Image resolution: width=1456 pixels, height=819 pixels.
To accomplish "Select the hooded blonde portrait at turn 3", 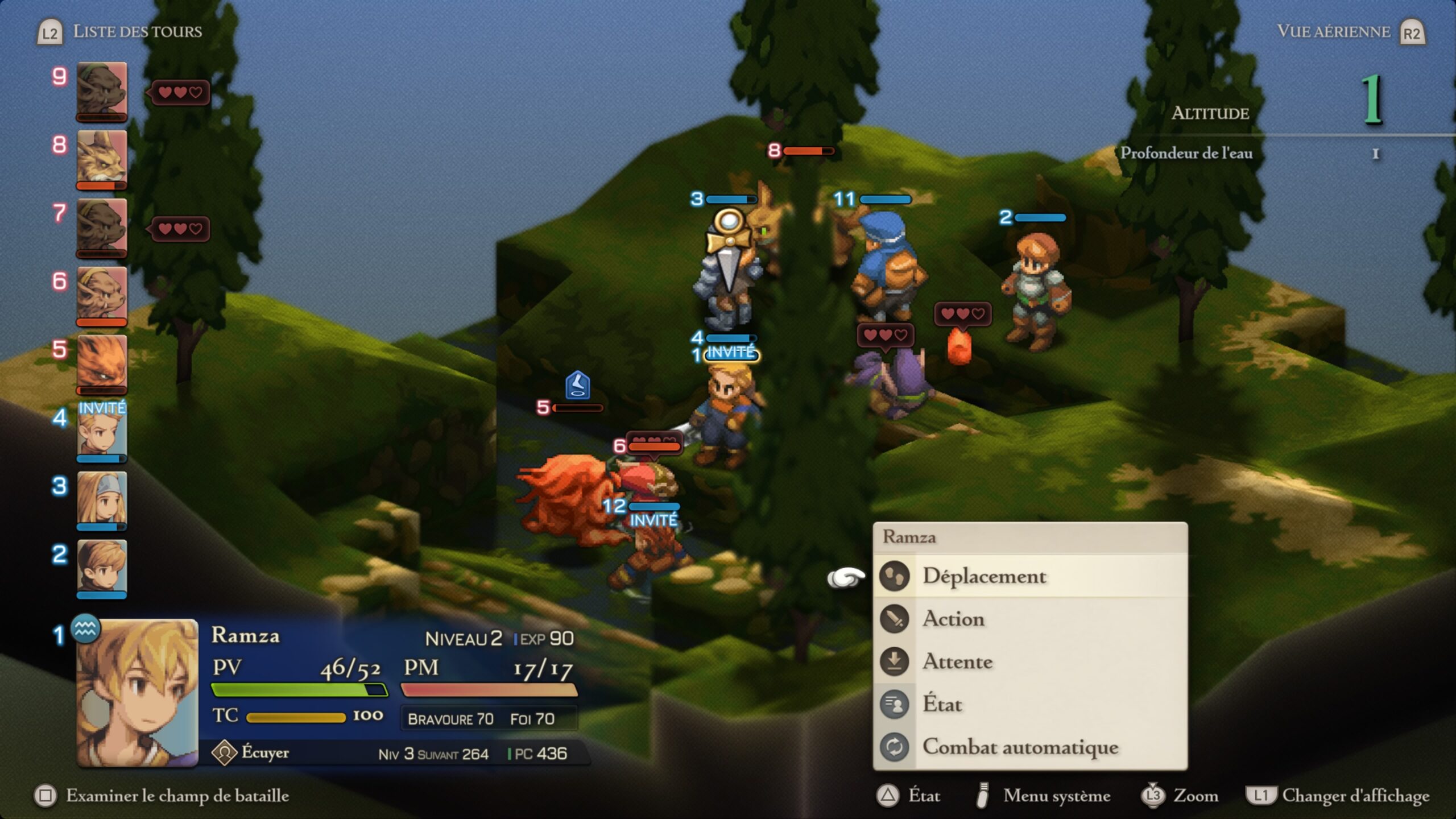I will click(x=102, y=500).
